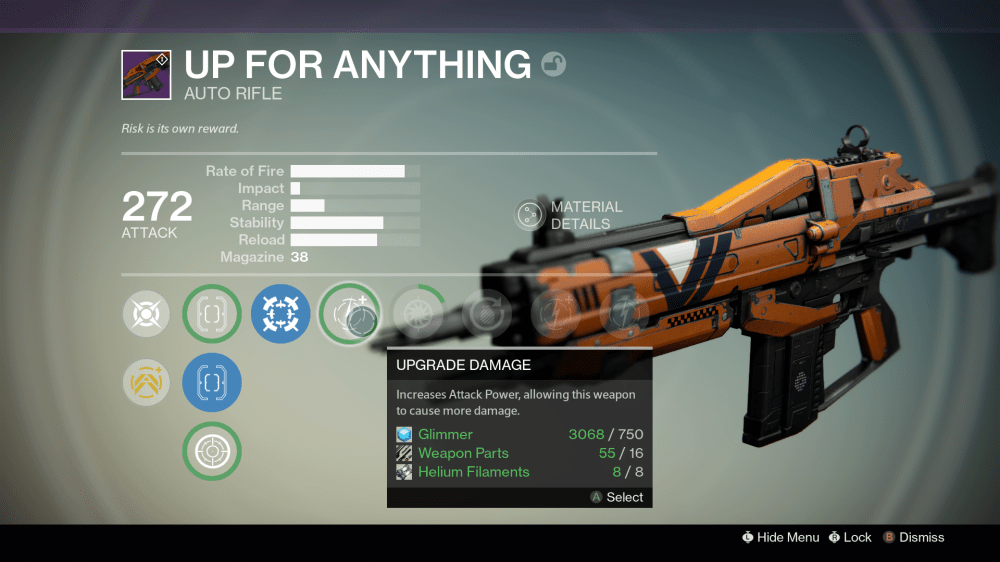Select the partially green-ringed aperture perk node

pos(418,314)
